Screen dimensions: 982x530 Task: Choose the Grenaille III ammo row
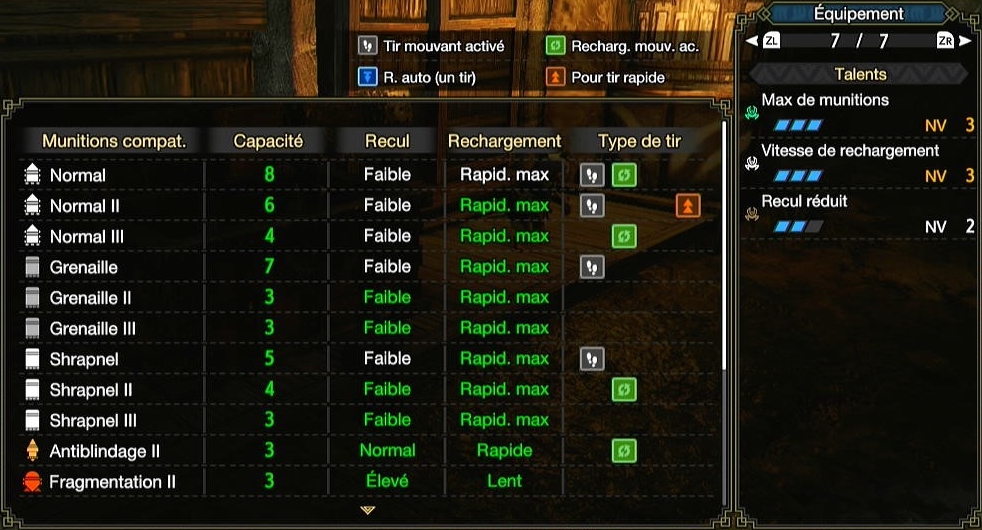point(92,329)
